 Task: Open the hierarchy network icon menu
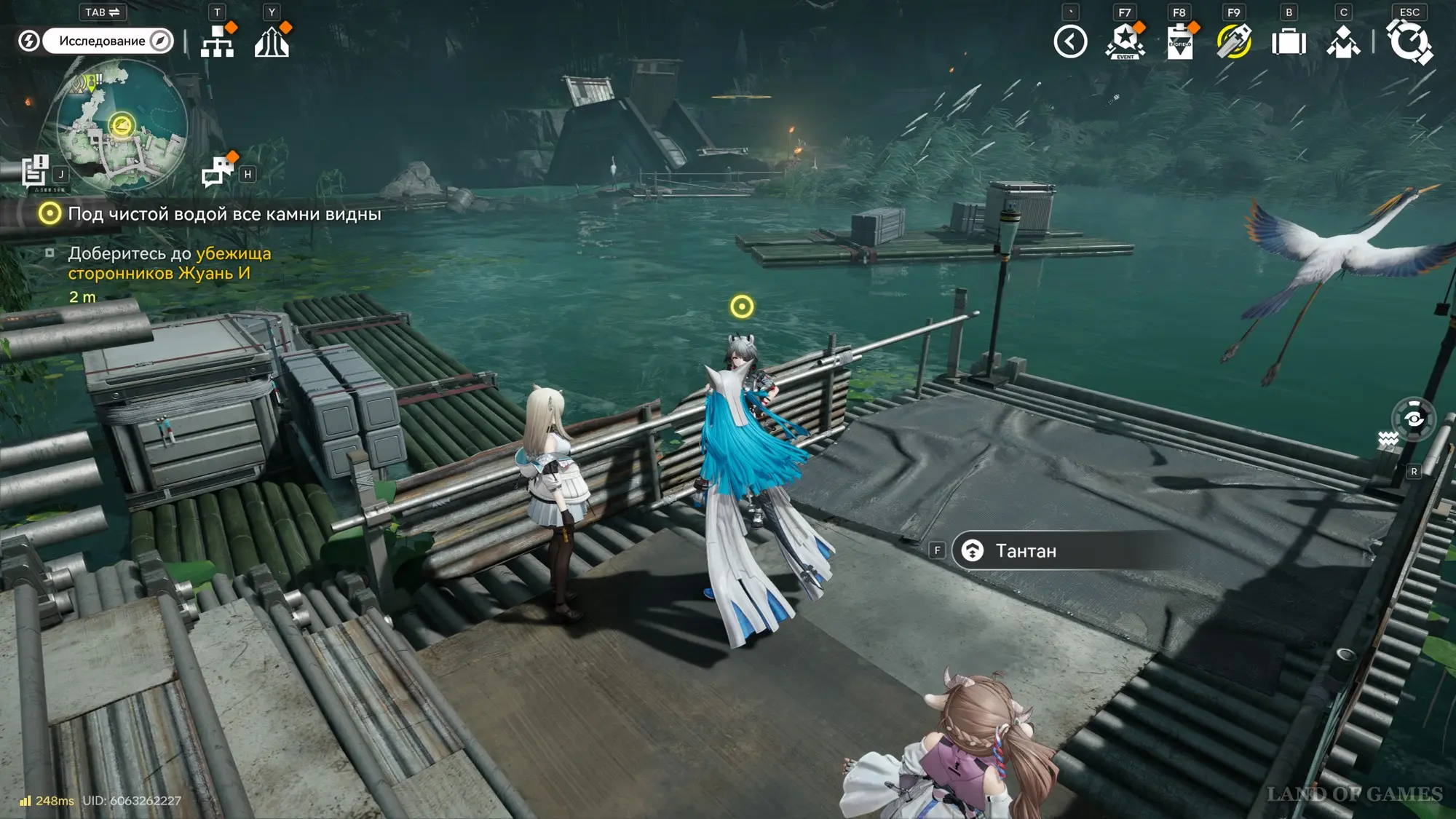coord(217,41)
